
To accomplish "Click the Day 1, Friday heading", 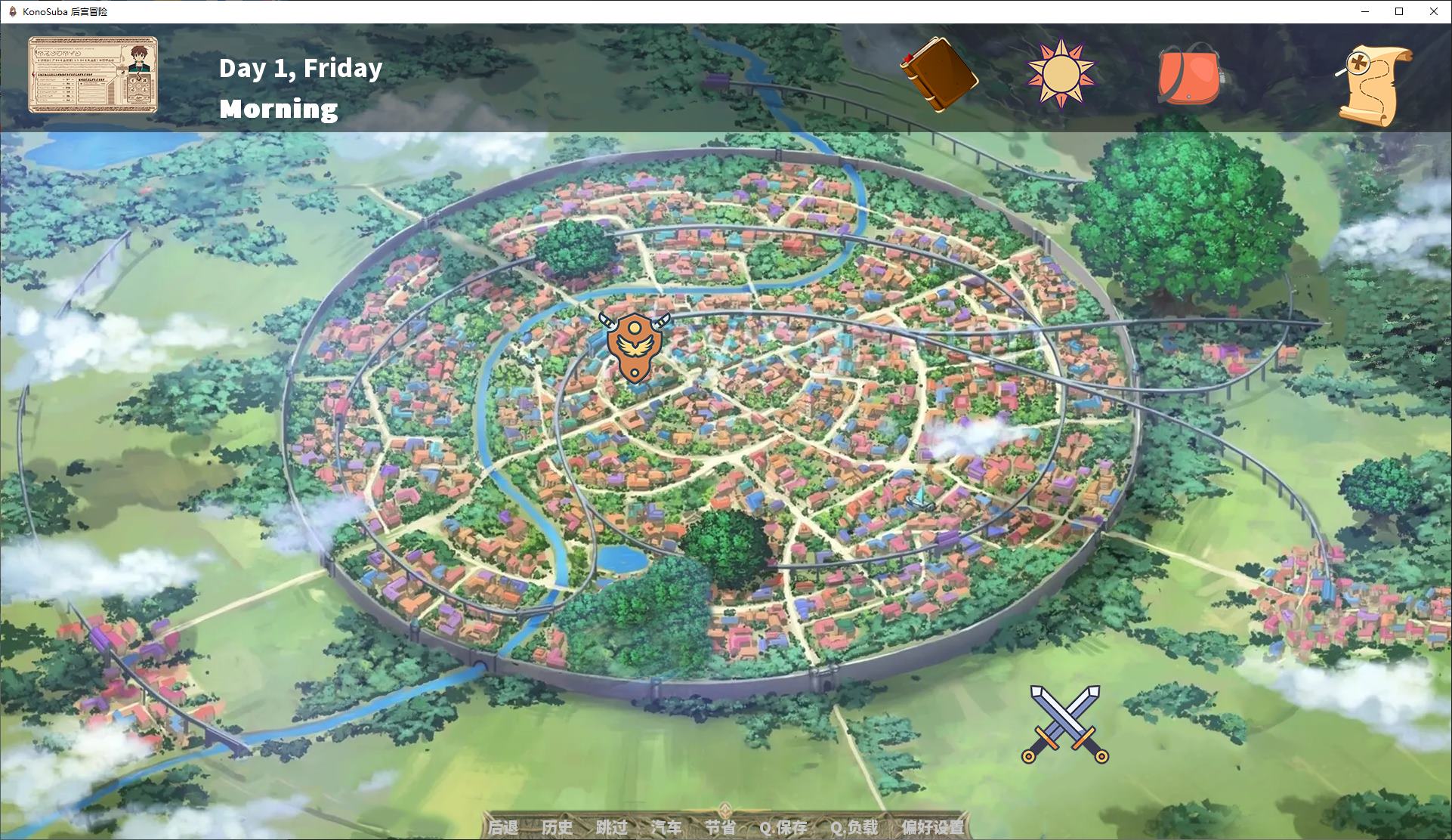I will click(x=300, y=69).
